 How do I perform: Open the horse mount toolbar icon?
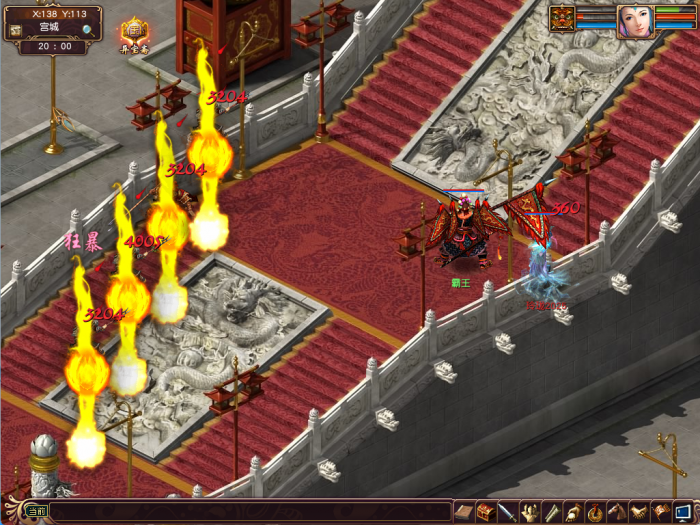[618, 512]
